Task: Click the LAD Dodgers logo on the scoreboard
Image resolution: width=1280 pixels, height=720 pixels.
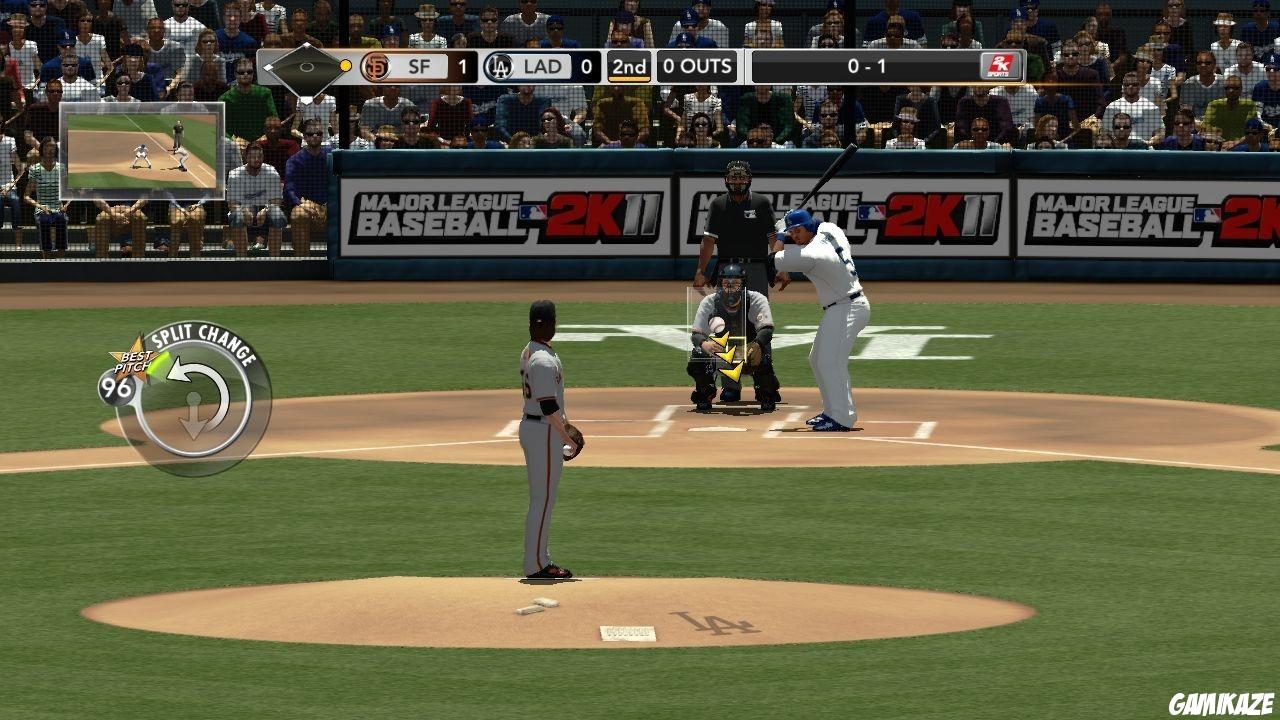Action: tap(497, 67)
